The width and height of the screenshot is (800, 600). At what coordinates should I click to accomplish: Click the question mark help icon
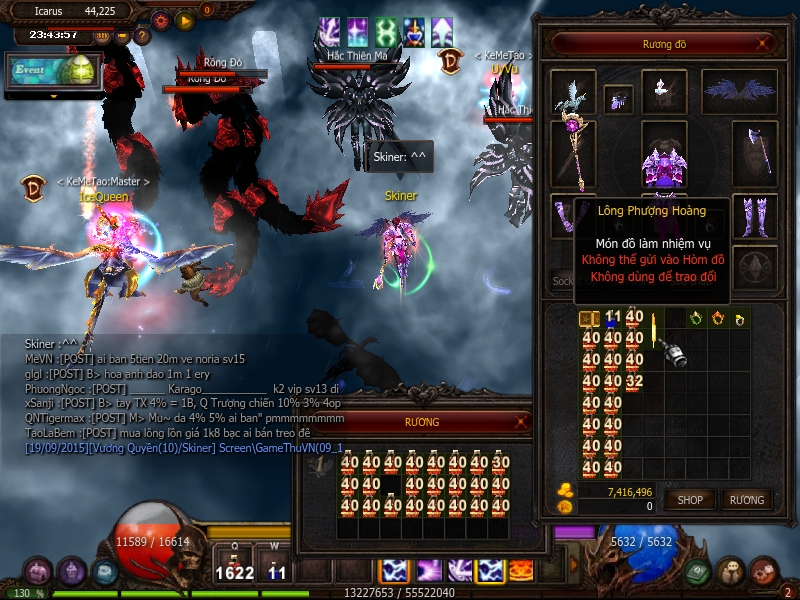(142, 36)
